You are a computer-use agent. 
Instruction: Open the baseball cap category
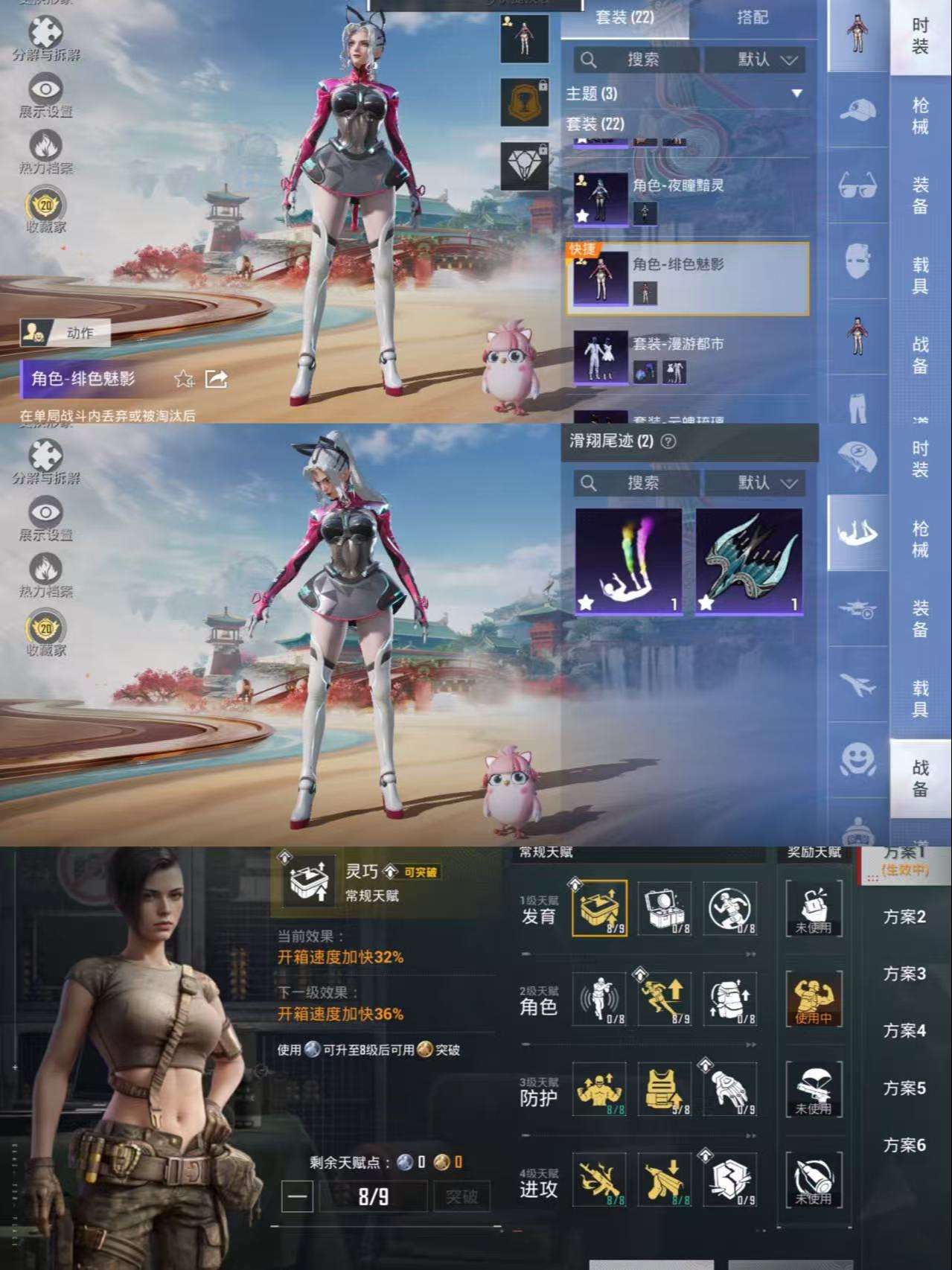tap(857, 111)
